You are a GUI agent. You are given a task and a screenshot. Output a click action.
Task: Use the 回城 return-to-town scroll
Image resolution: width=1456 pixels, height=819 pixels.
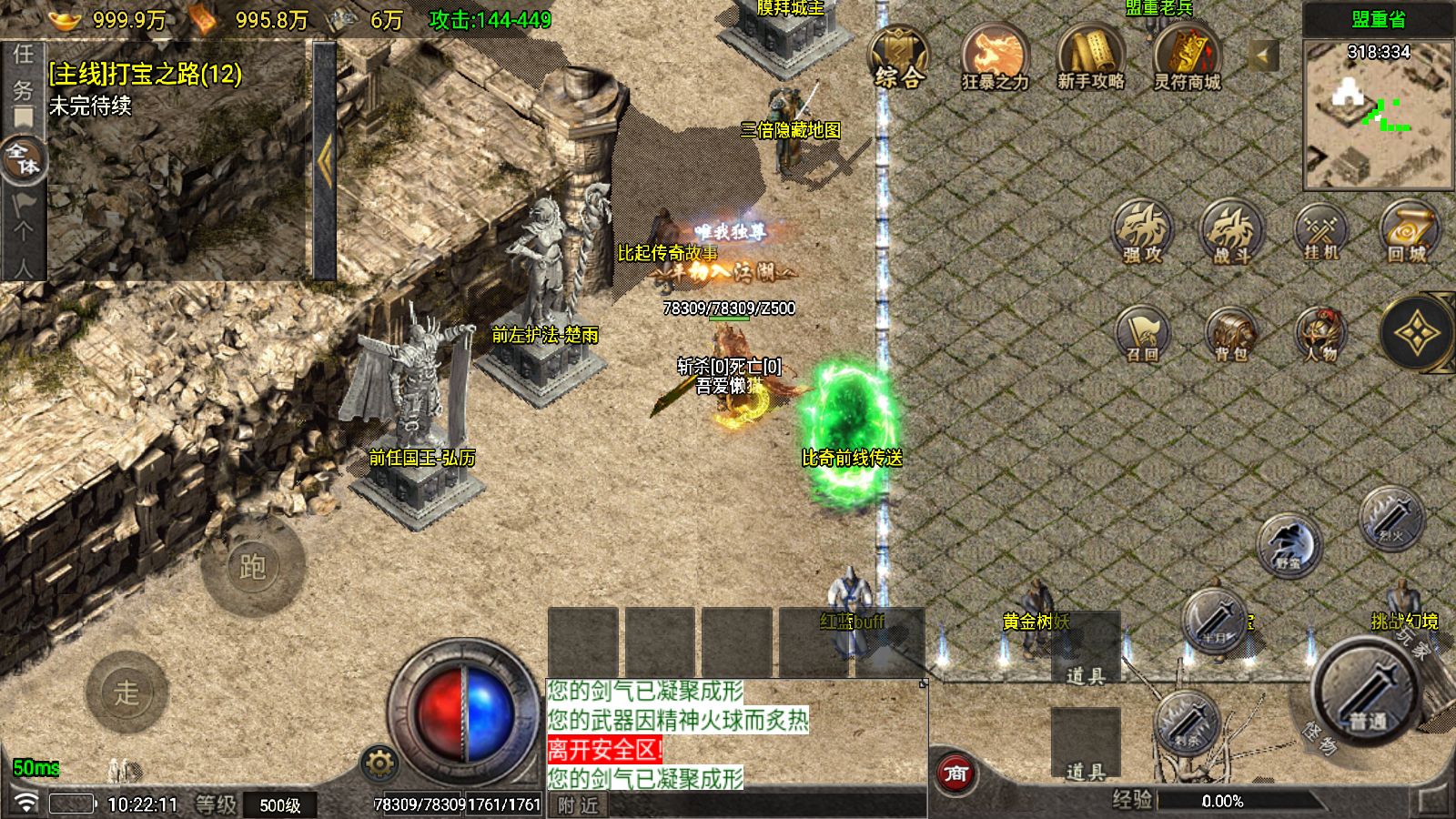(1408, 232)
